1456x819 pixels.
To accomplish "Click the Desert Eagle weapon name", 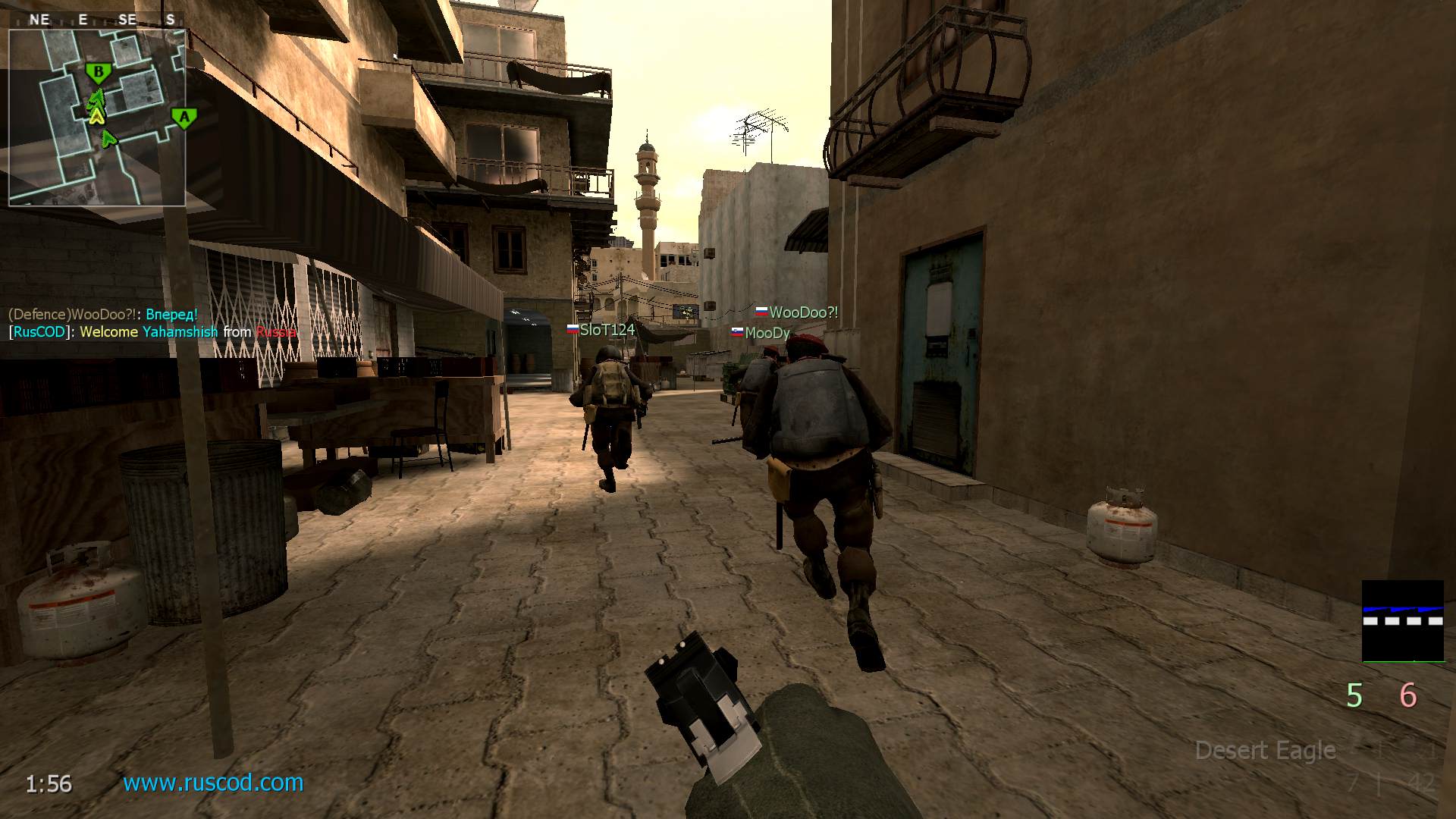I will click(x=1265, y=751).
